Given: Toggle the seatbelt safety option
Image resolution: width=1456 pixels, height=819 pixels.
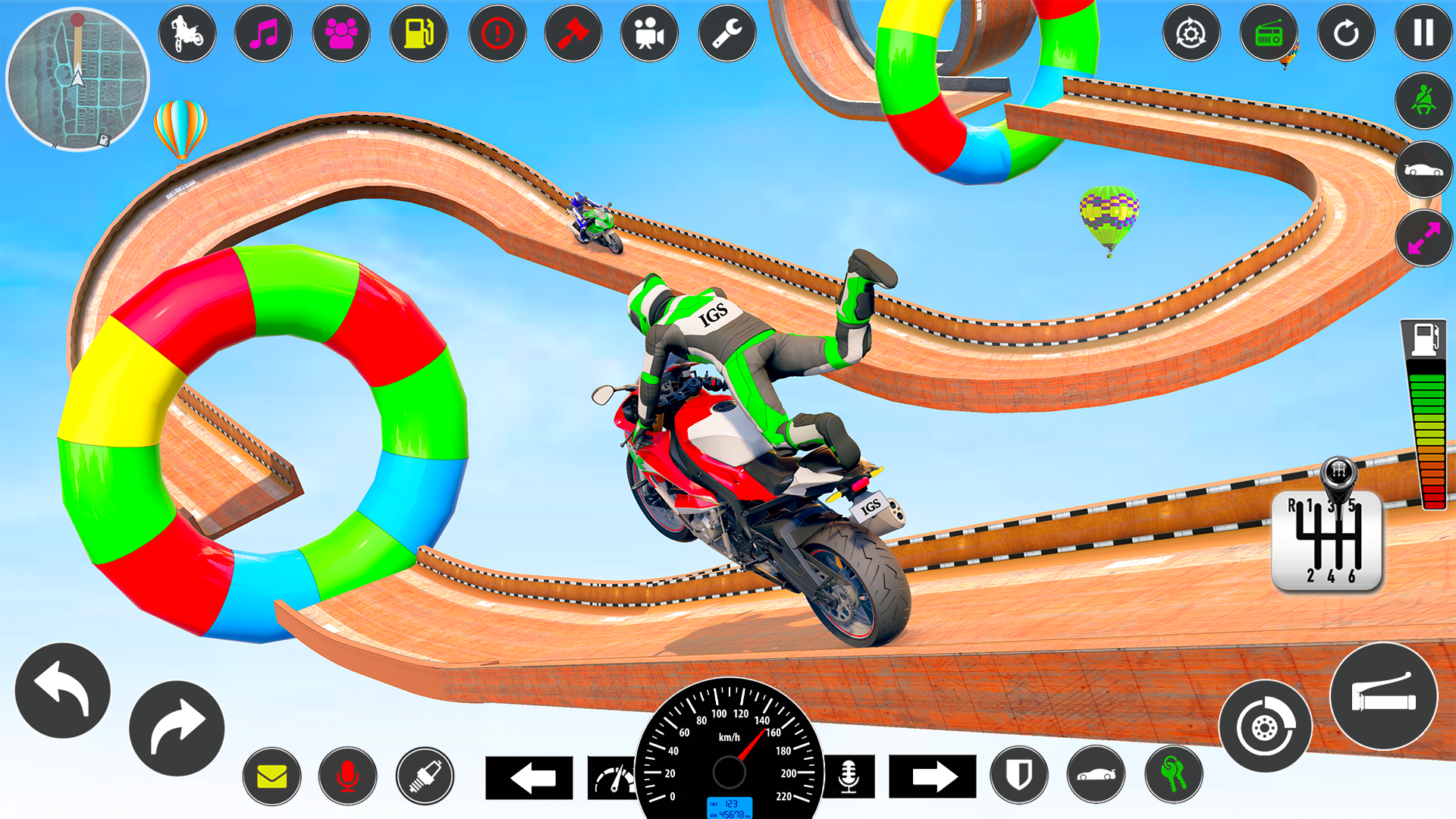Looking at the screenshot, I should pos(1424,102).
